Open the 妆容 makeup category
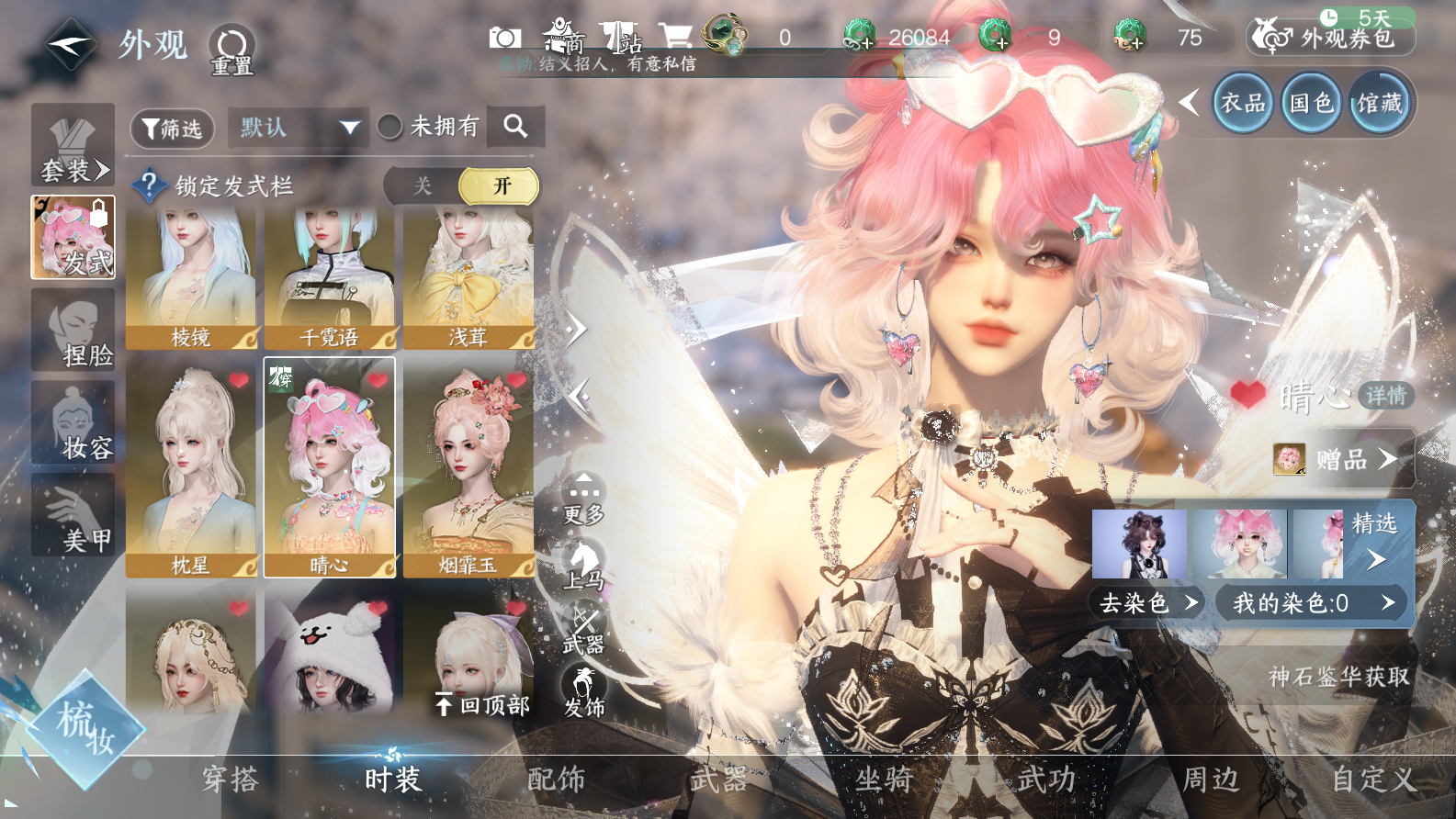Viewport: 1456px width, 819px height. pos(73,423)
